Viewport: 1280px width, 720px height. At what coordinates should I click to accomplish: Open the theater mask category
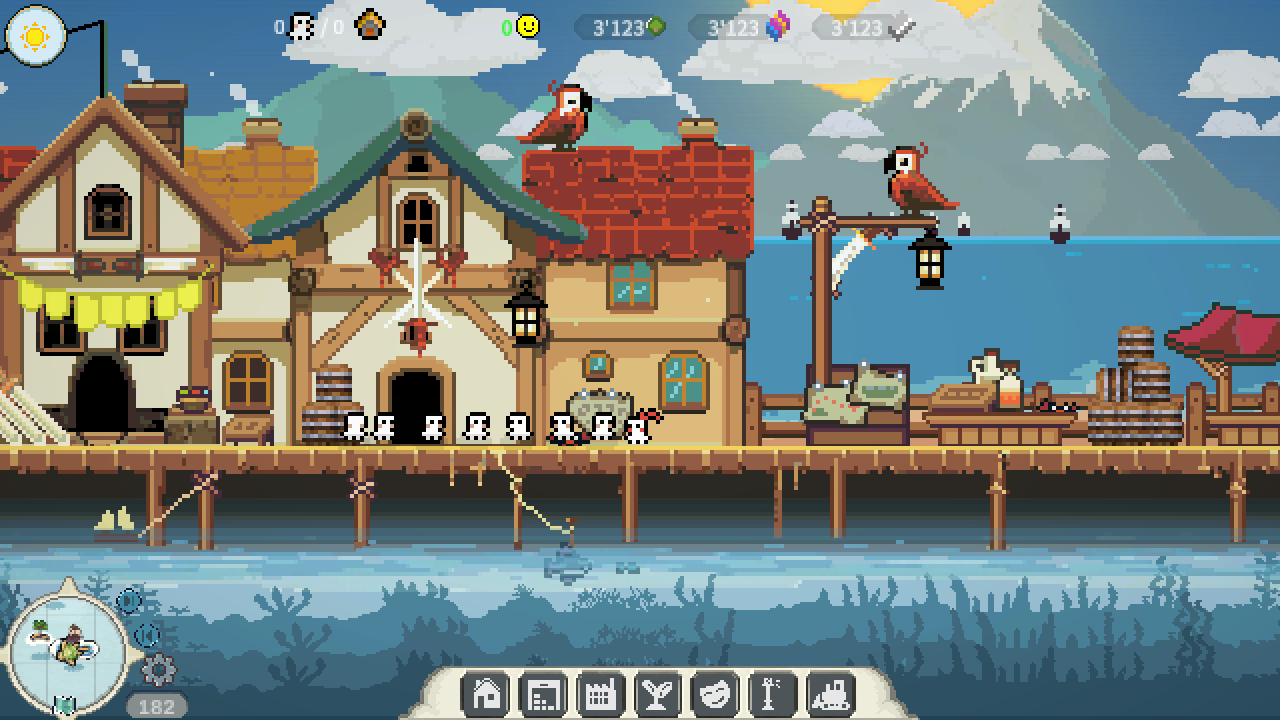(715, 693)
